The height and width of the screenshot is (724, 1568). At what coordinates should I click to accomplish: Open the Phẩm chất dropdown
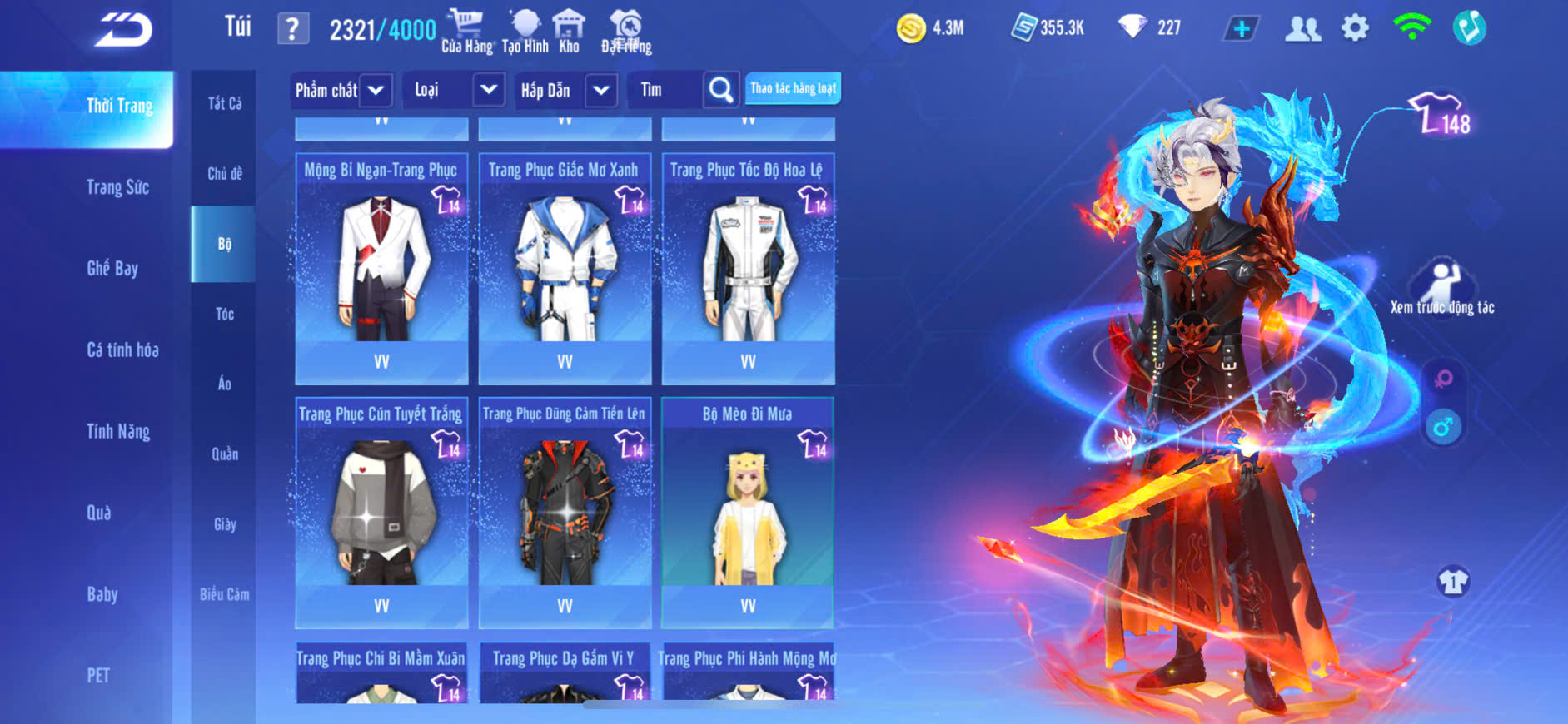(376, 90)
